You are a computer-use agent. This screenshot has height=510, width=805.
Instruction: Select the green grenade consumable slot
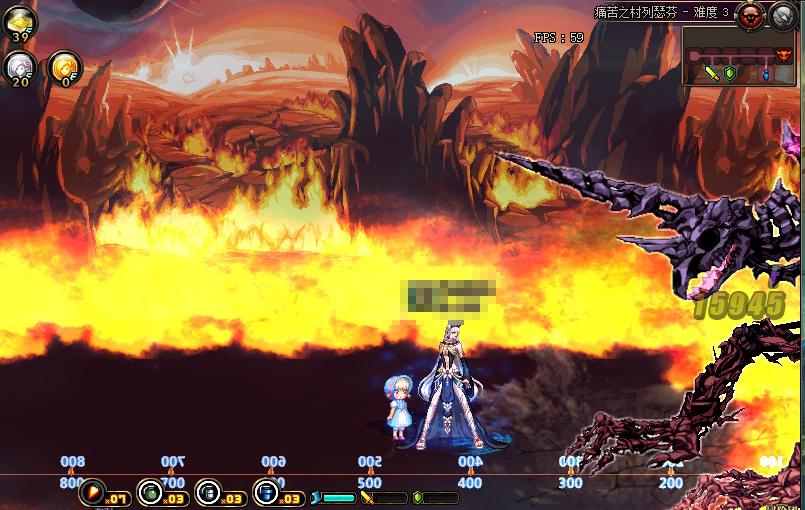click(x=150, y=491)
